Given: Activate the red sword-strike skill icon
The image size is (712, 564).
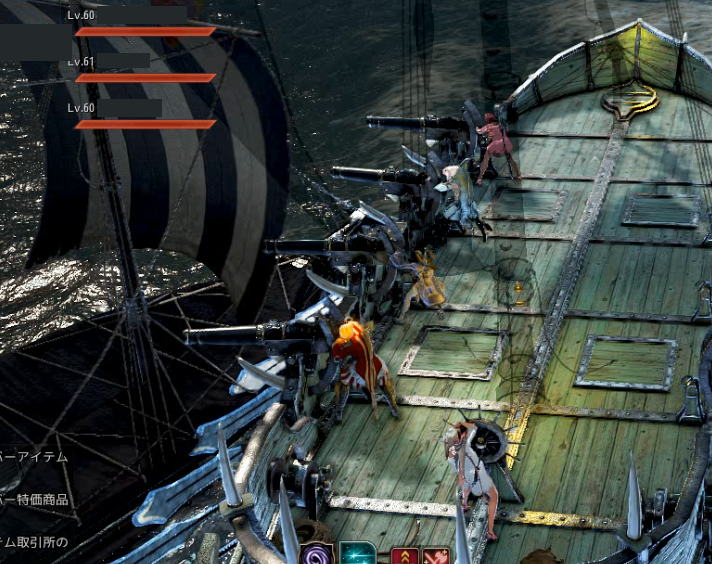Looking at the screenshot, I should (436, 555).
